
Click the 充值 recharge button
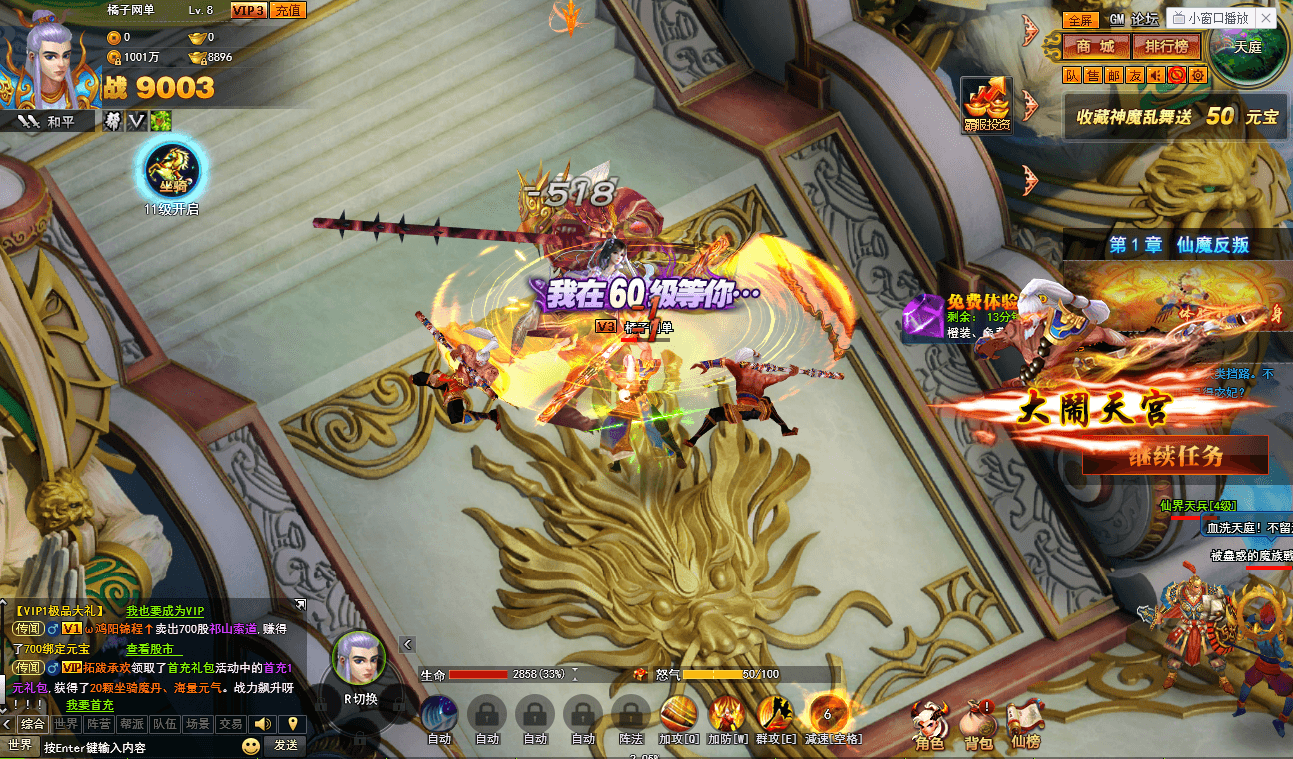pos(288,10)
